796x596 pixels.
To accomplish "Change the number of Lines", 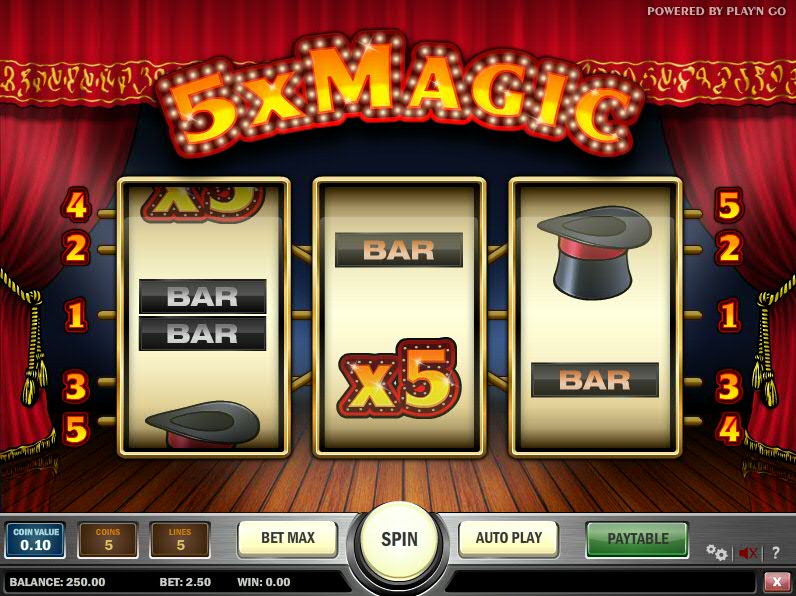I will click(180, 540).
